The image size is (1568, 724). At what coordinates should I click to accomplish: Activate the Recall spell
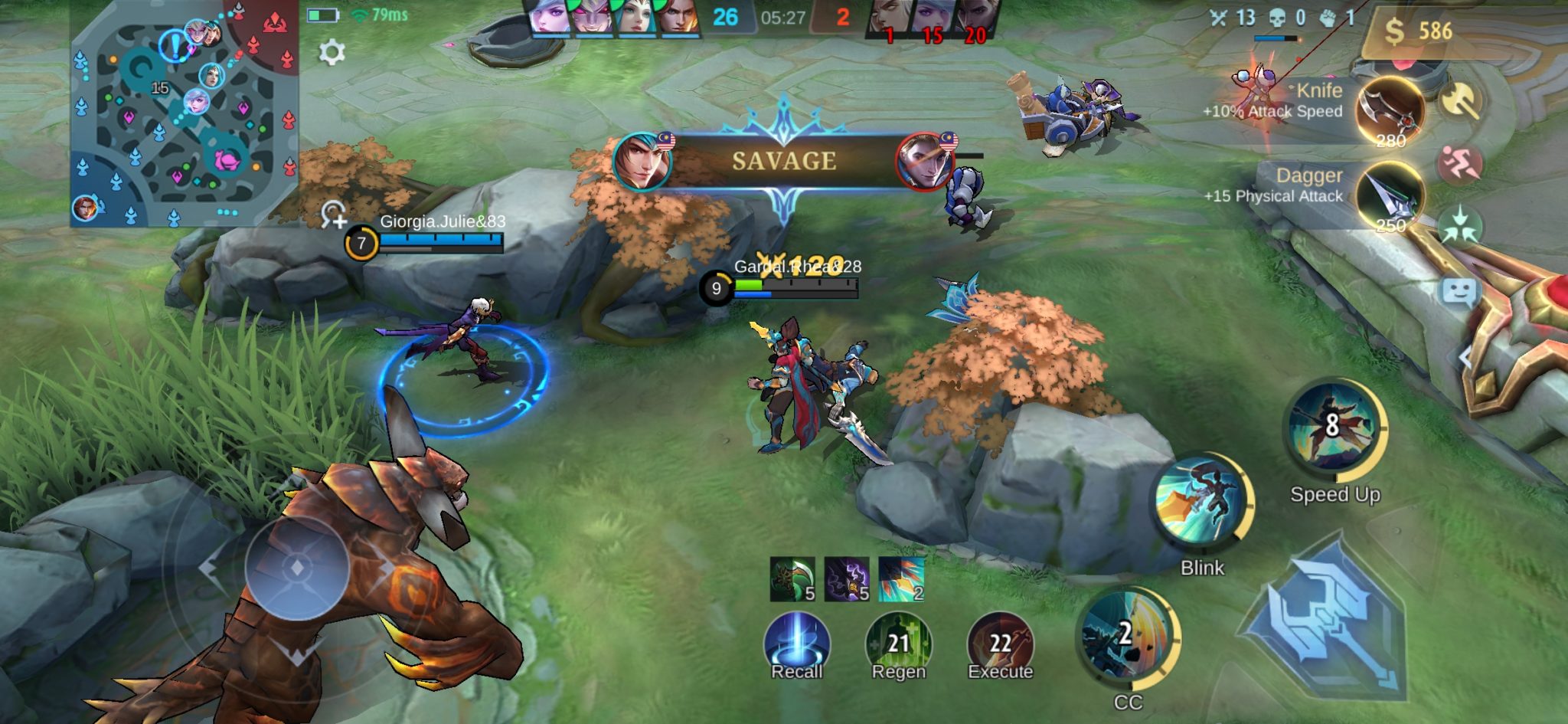796,645
